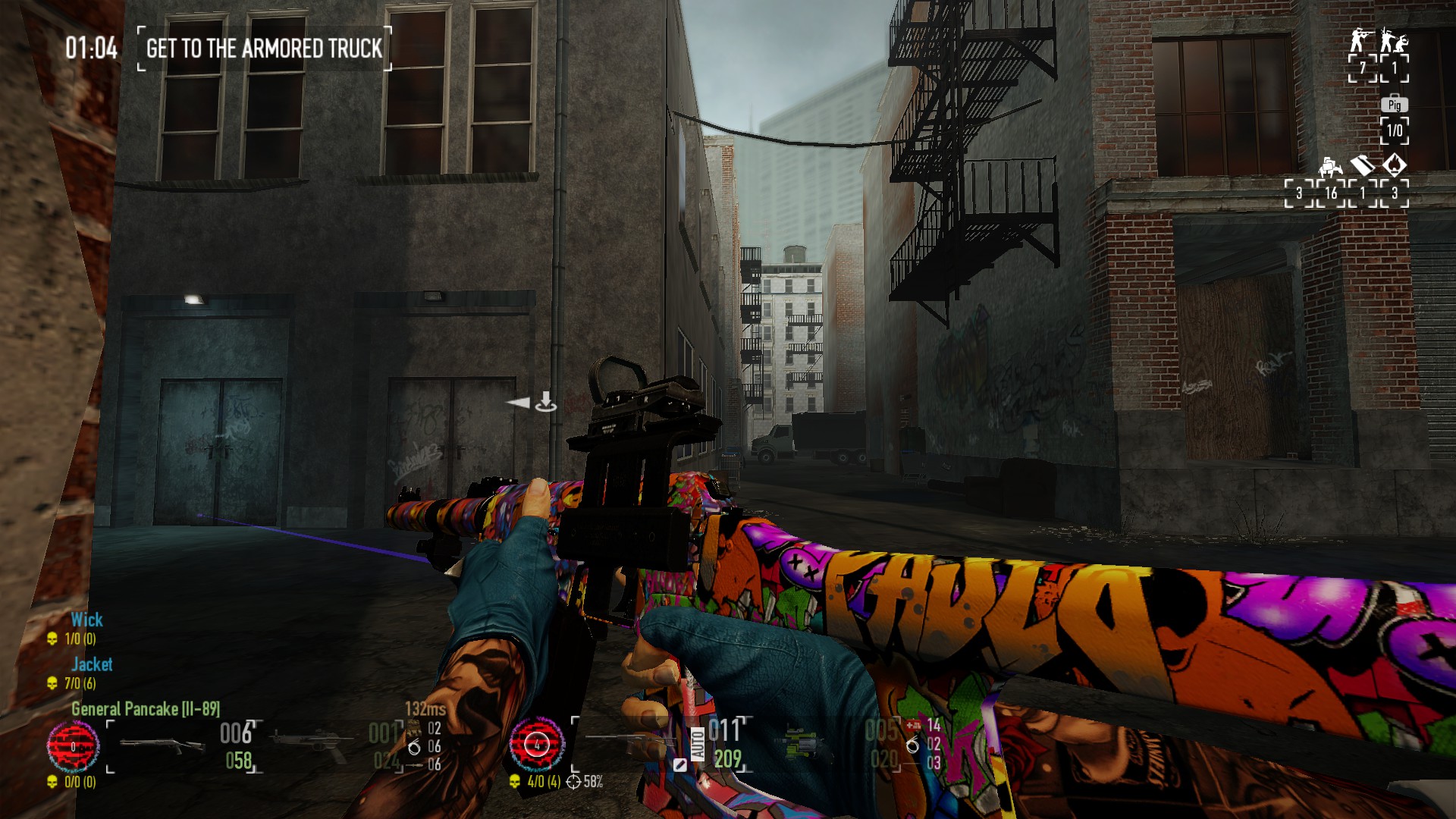Select teammate Wick in the crew list

click(x=86, y=620)
